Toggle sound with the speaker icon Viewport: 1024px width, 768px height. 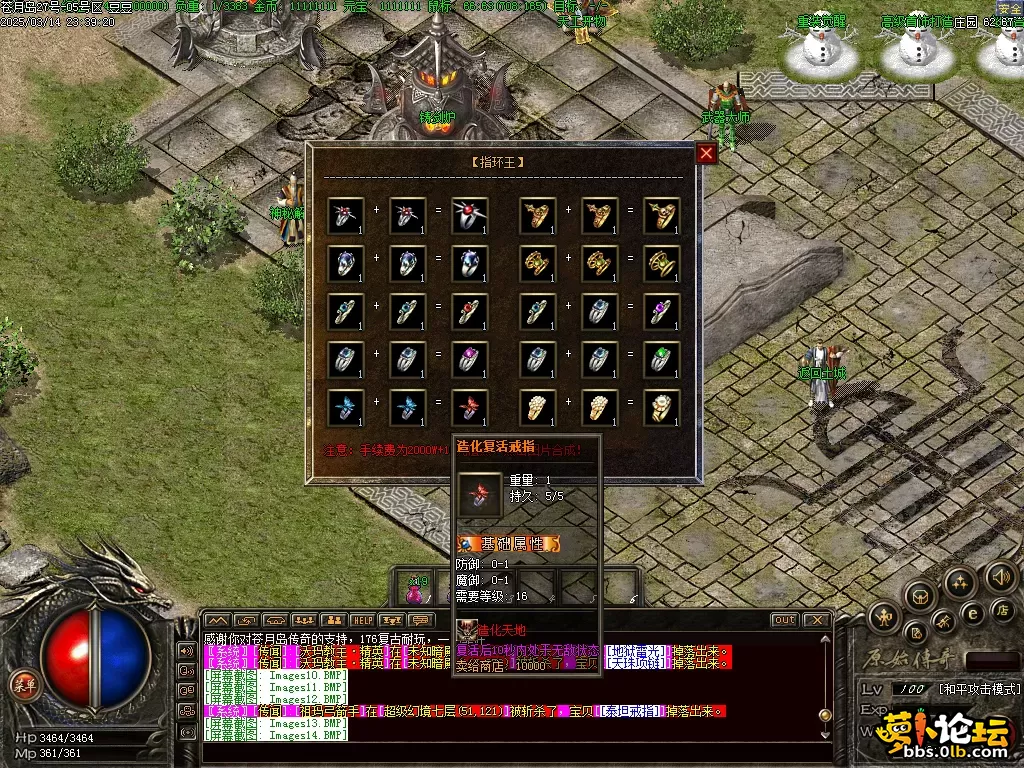(x=1000, y=576)
